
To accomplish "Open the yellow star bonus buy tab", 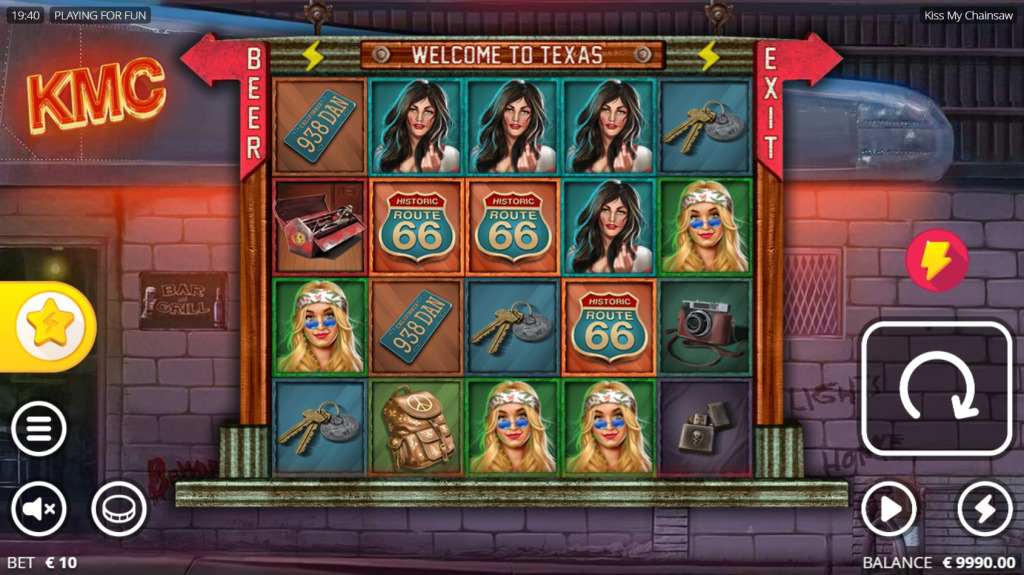I will coord(49,327).
